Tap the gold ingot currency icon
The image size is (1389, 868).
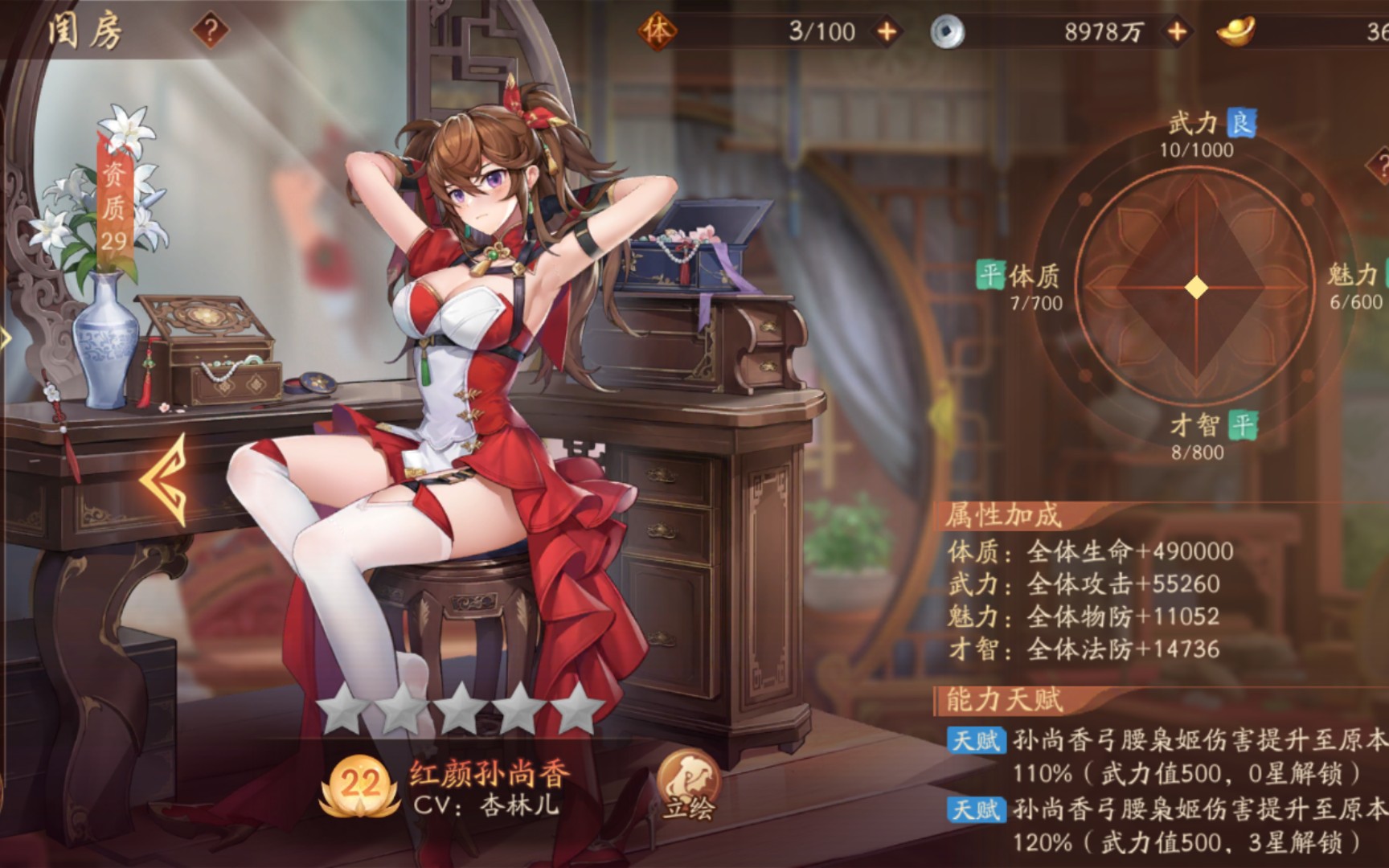coord(1235,31)
